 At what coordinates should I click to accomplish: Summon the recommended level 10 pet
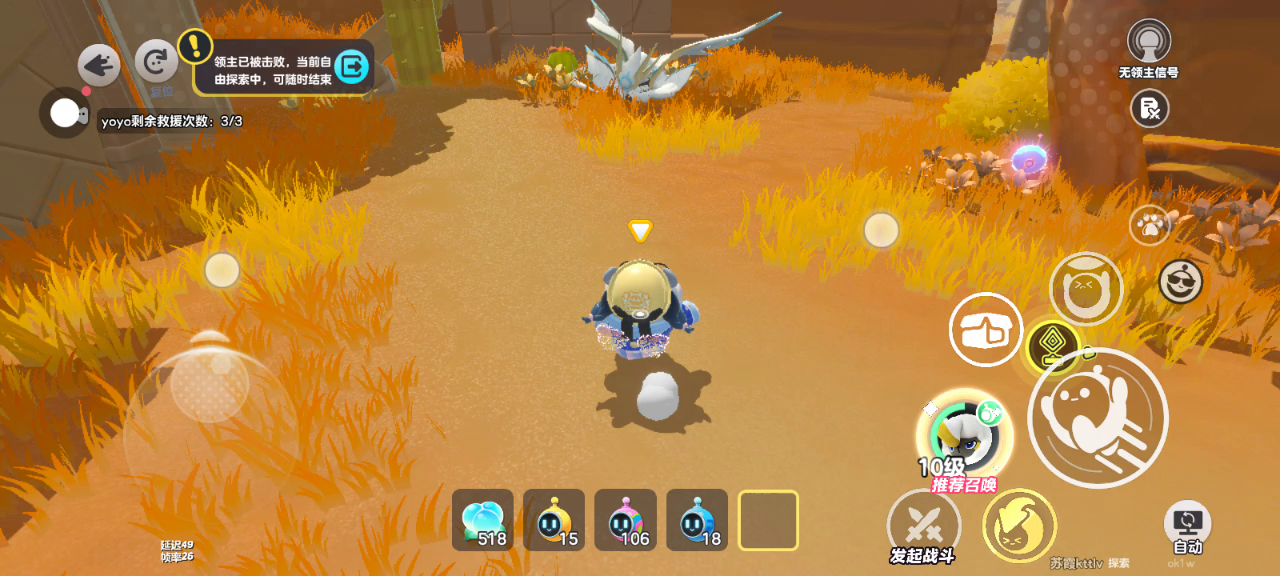(964, 436)
